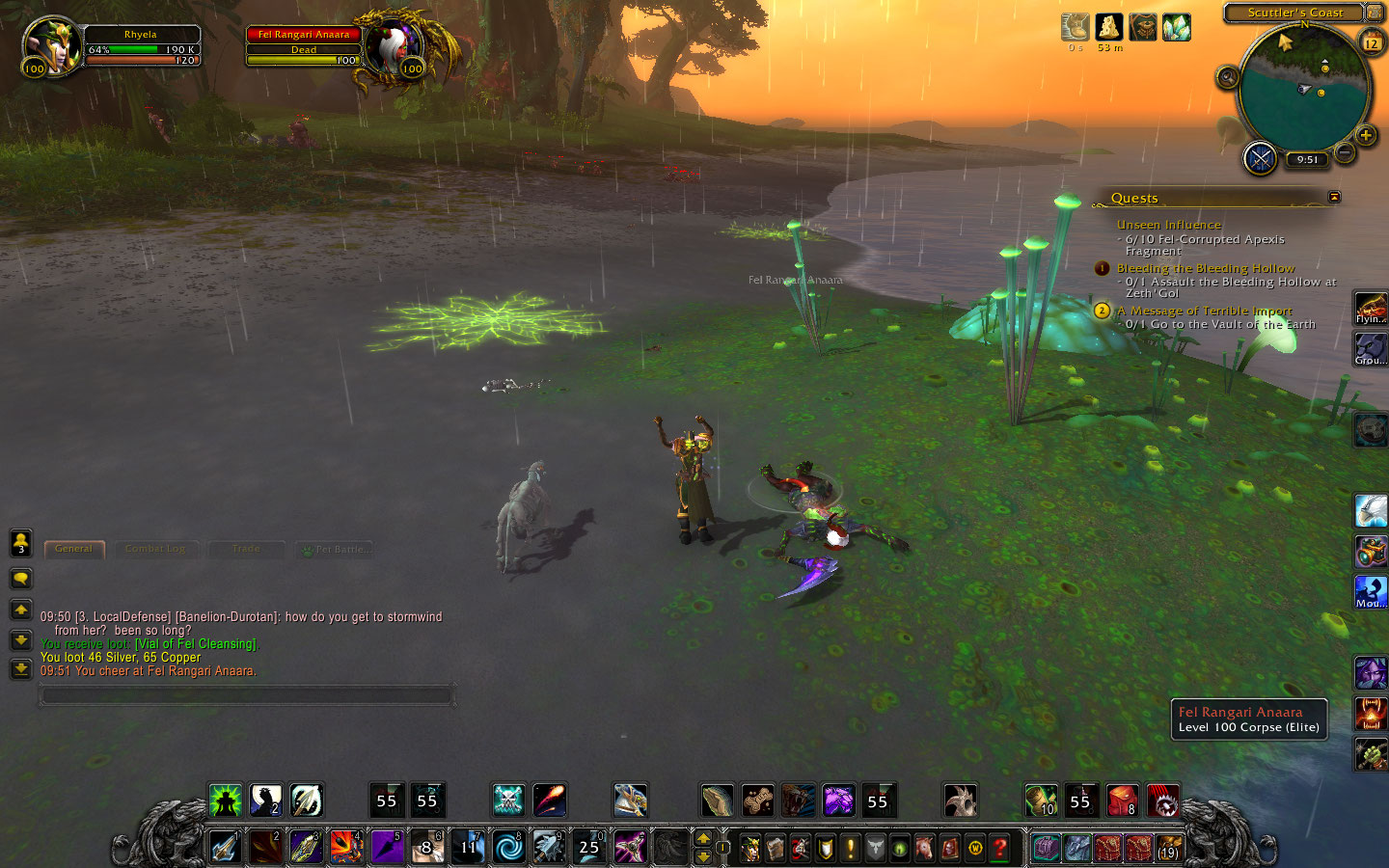Open the Pet Battle chat tab

334,549
